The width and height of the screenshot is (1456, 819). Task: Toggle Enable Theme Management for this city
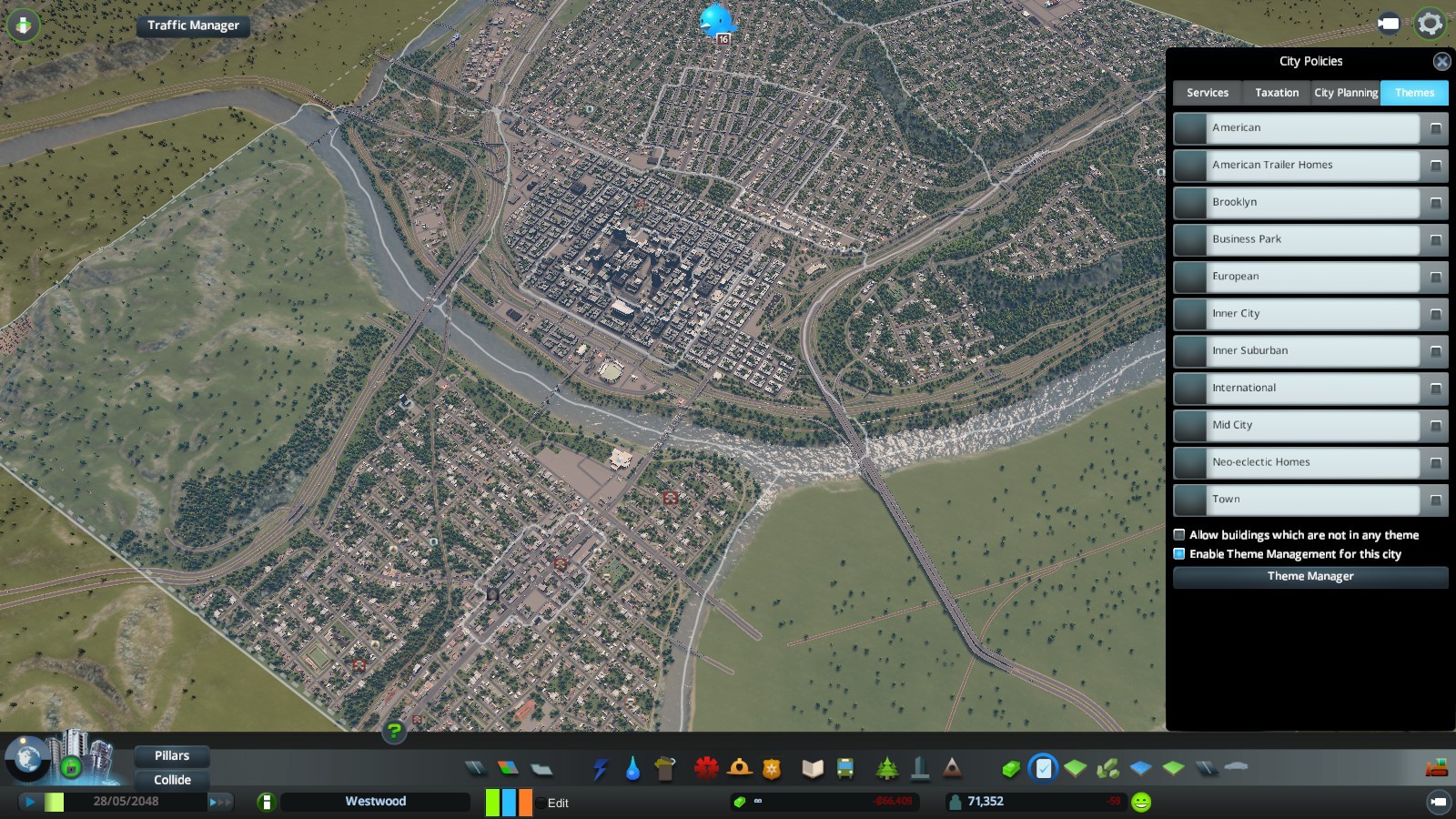tap(1179, 554)
